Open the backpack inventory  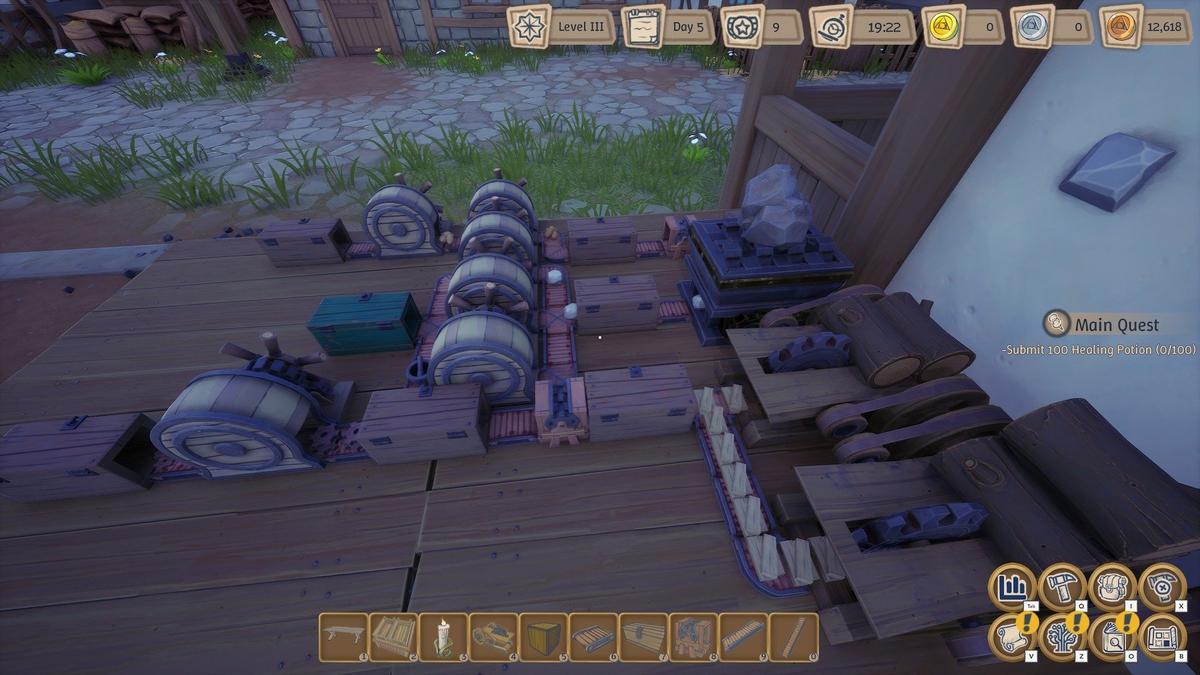(1112, 587)
